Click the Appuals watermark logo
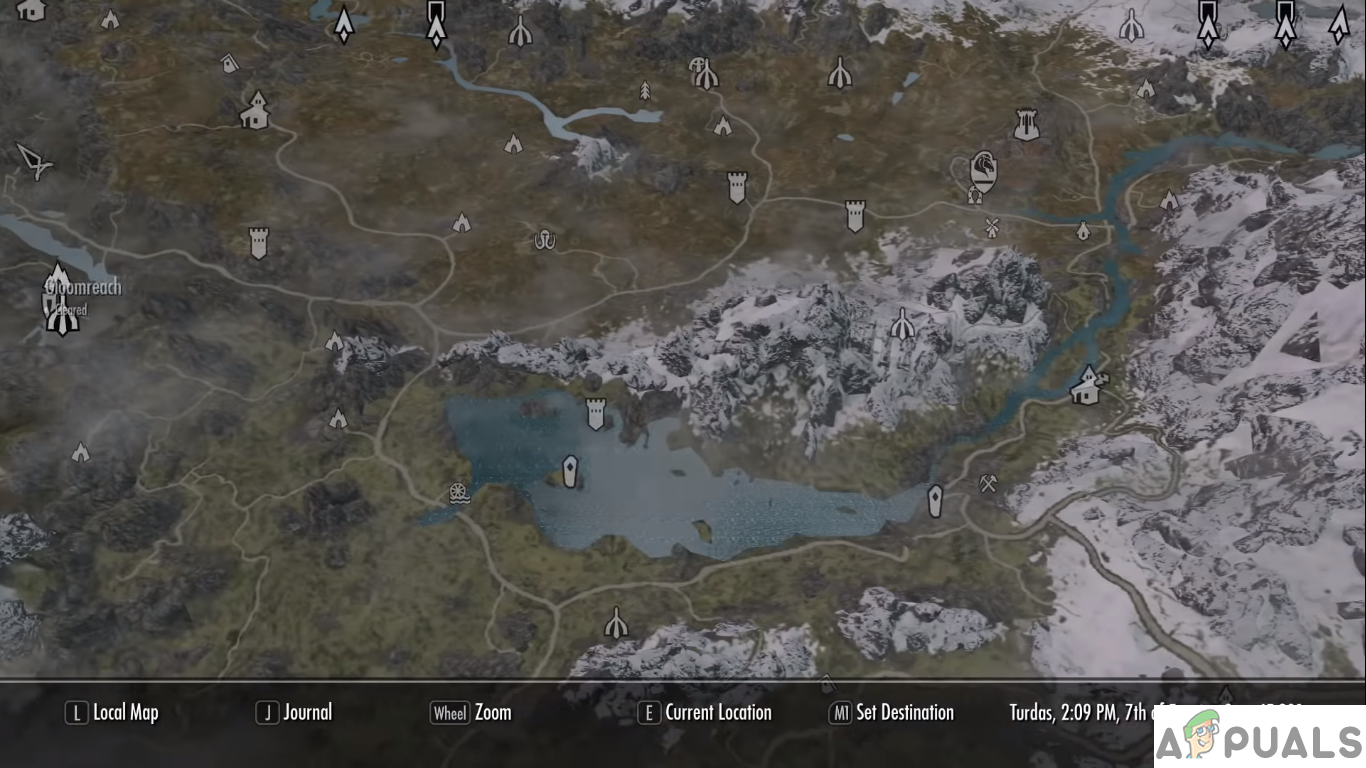The height and width of the screenshot is (768, 1366). pos(1259,738)
